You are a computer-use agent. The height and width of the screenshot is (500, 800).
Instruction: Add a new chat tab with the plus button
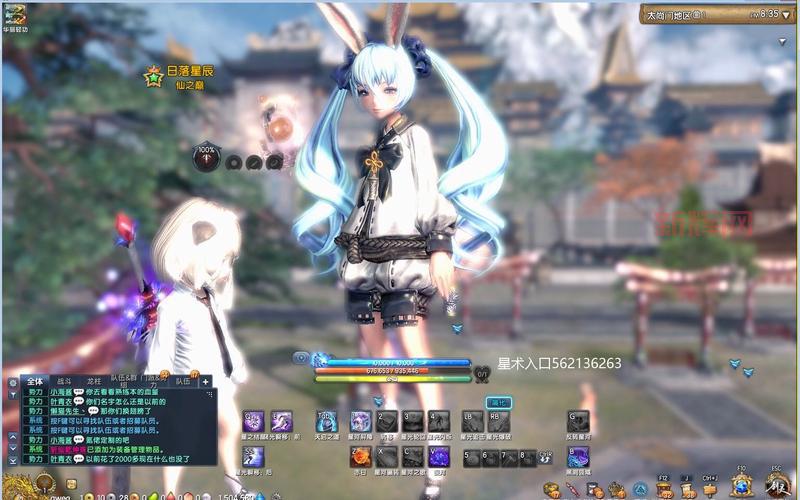point(205,381)
